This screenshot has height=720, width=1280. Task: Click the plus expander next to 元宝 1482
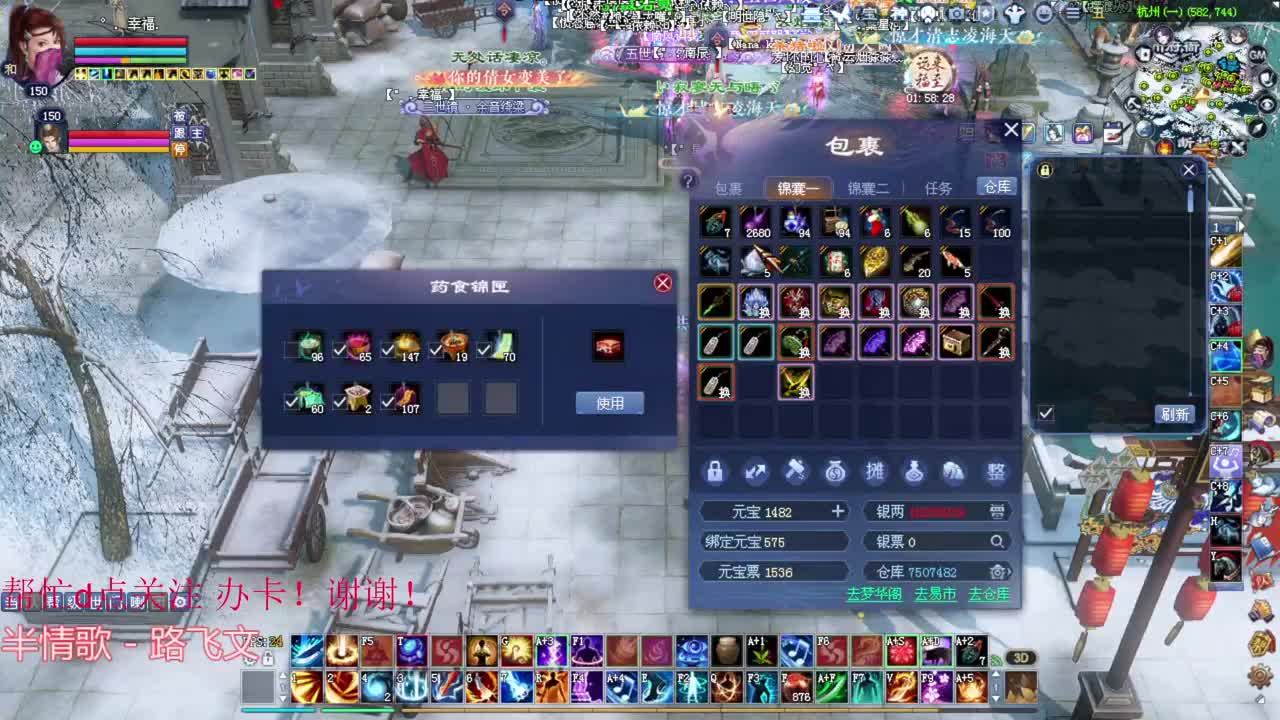[836, 511]
